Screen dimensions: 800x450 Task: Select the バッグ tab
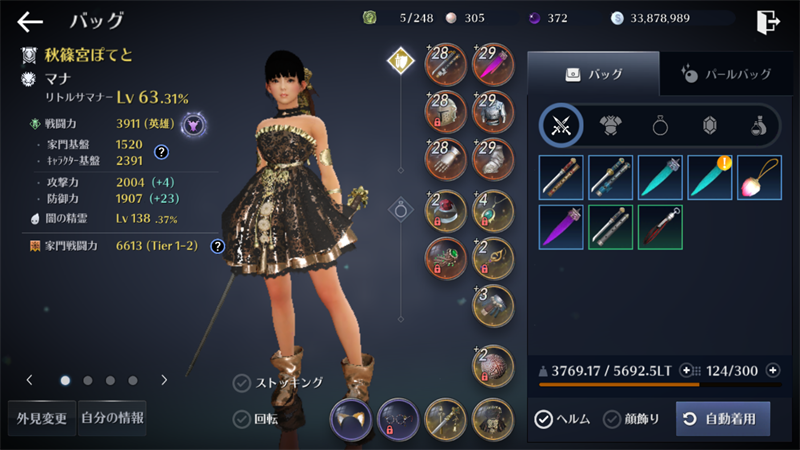point(593,73)
